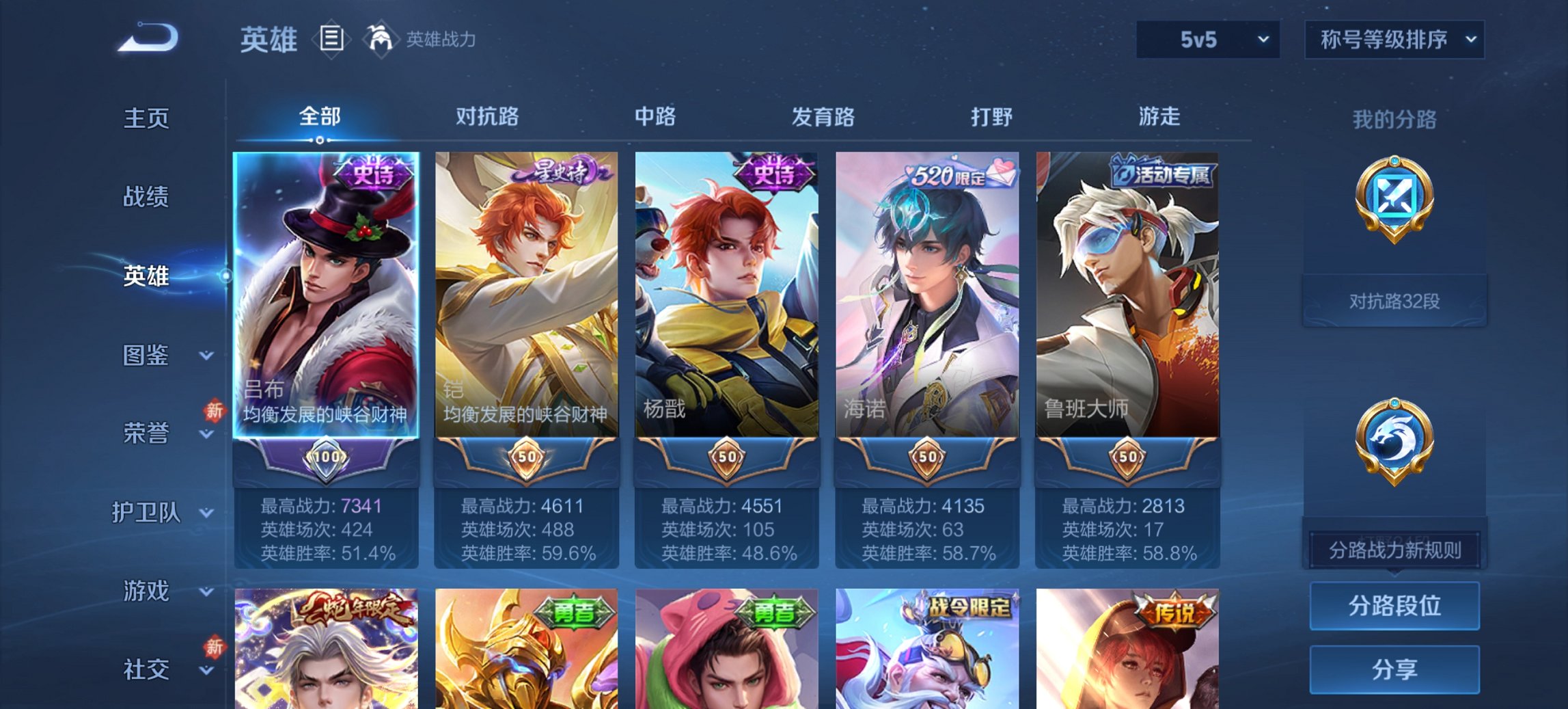The height and width of the screenshot is (709, 1568).
Task: Open the hero list icon beside 英雄 title
Action: point(331,40)
